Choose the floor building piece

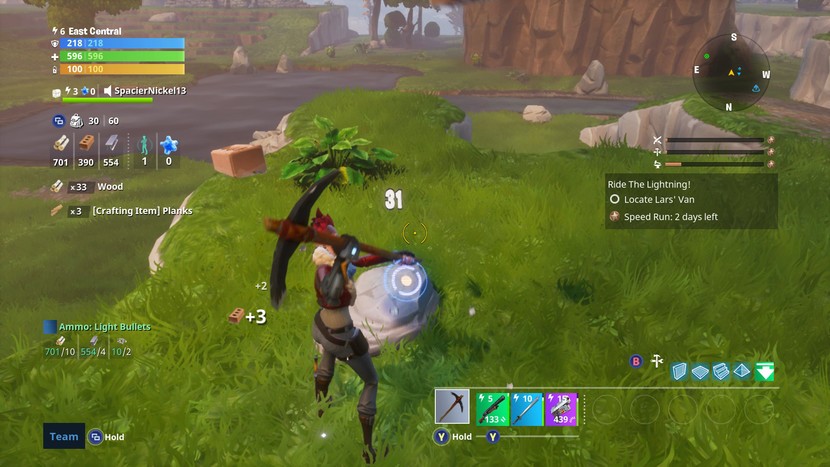[x=701, y=371]
